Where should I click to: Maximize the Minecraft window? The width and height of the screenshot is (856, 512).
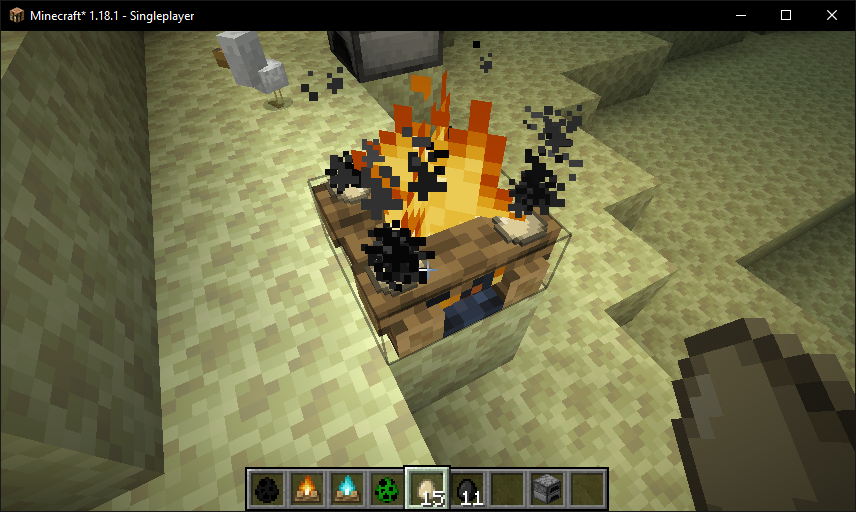[x=786, y=15]
